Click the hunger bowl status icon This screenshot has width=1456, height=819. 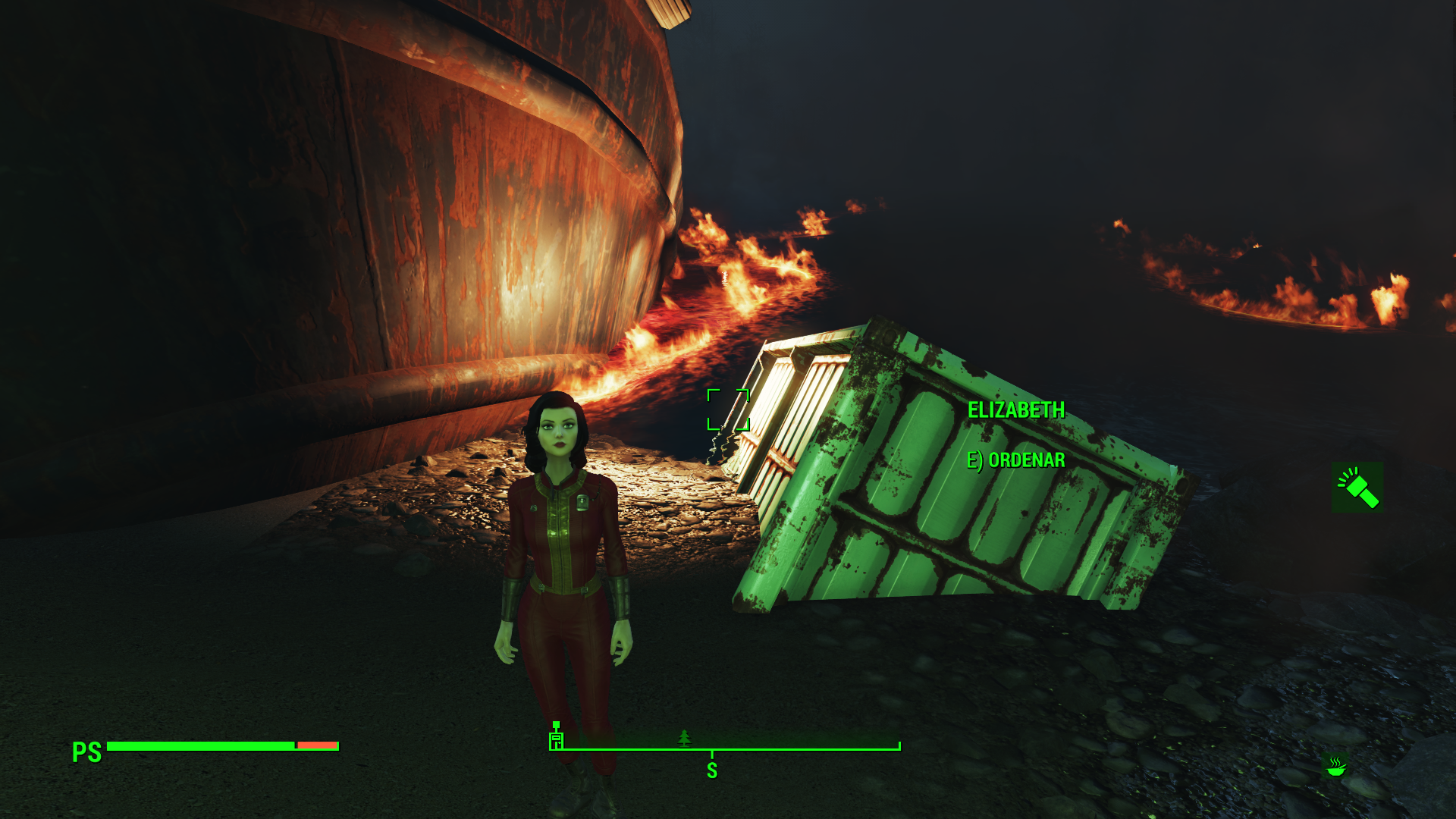point(1335,767)
